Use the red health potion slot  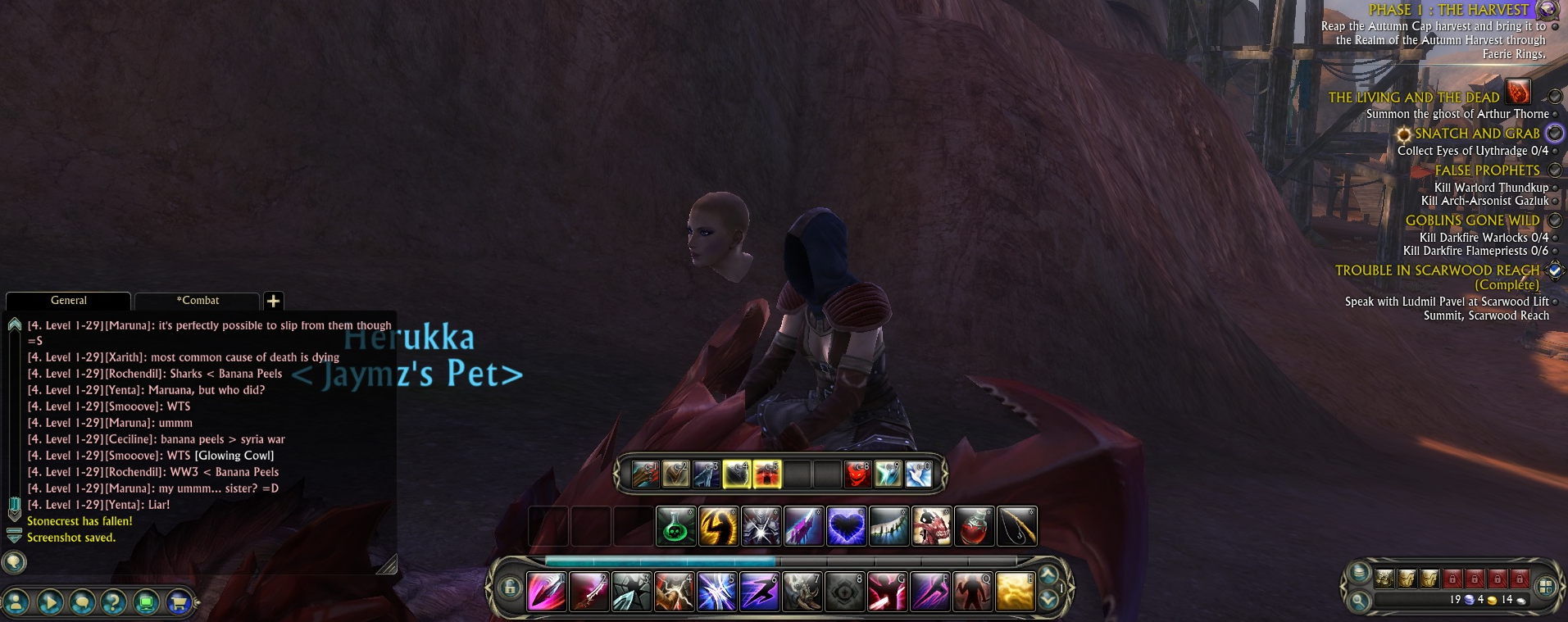tap(974, 527)
